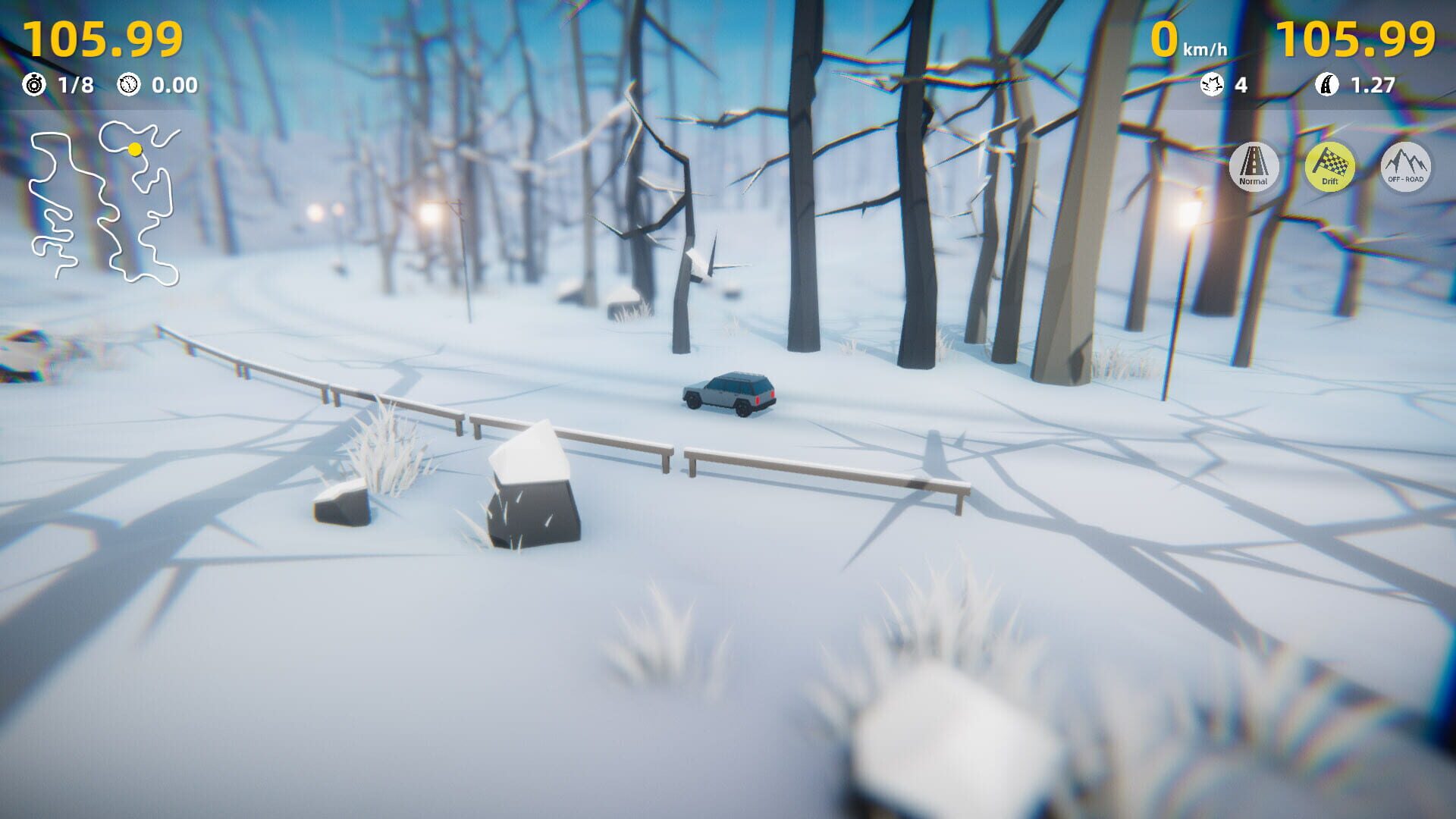Click the yellow player dot on the minimap
This screenshot has height=819, width=1456.
click(135, 149)
